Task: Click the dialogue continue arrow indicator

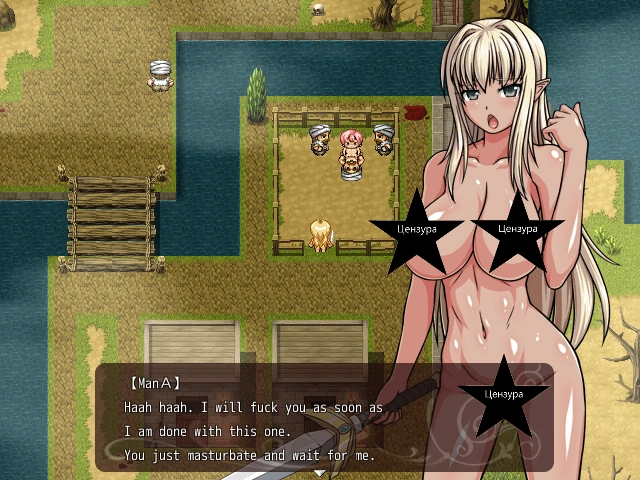Action: pyautogui.click(x=320, y=471)
